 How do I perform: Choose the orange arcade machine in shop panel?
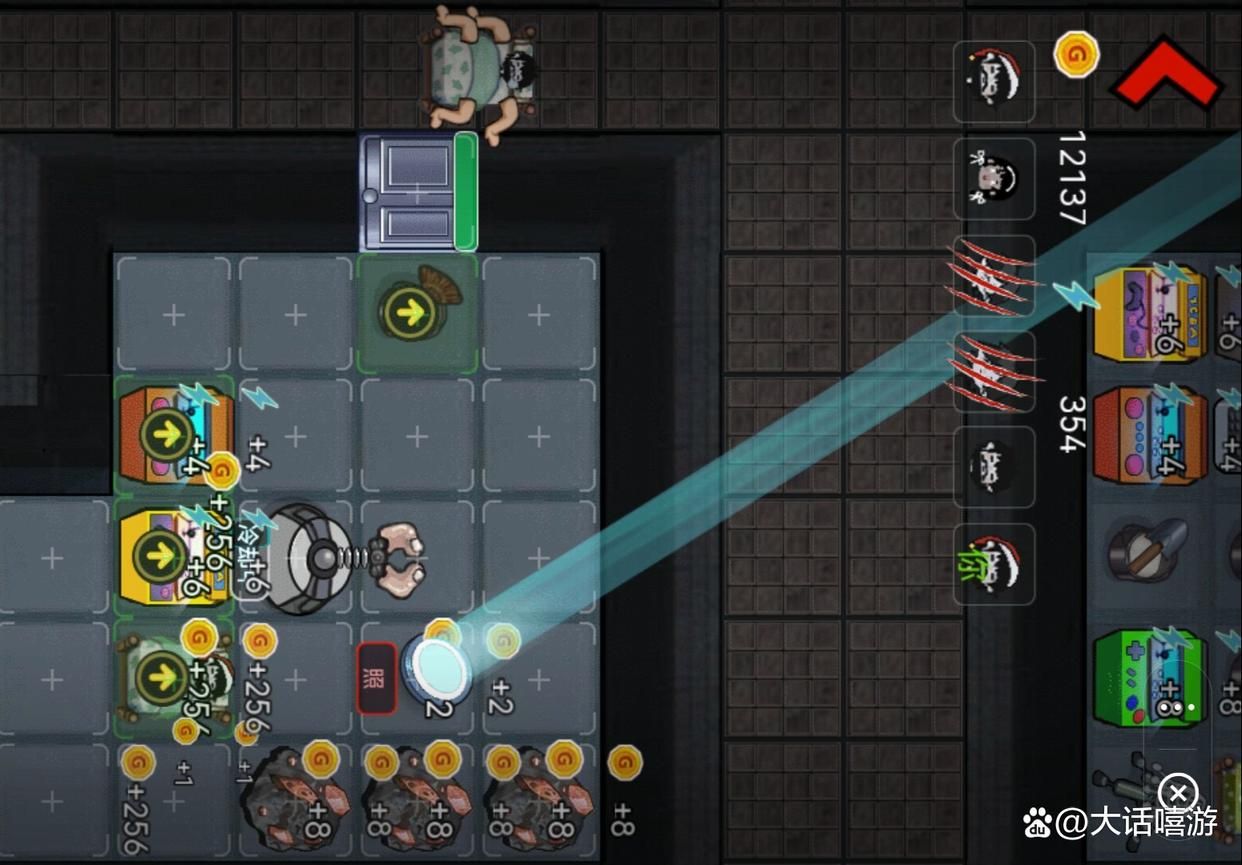pos(1150,435)
